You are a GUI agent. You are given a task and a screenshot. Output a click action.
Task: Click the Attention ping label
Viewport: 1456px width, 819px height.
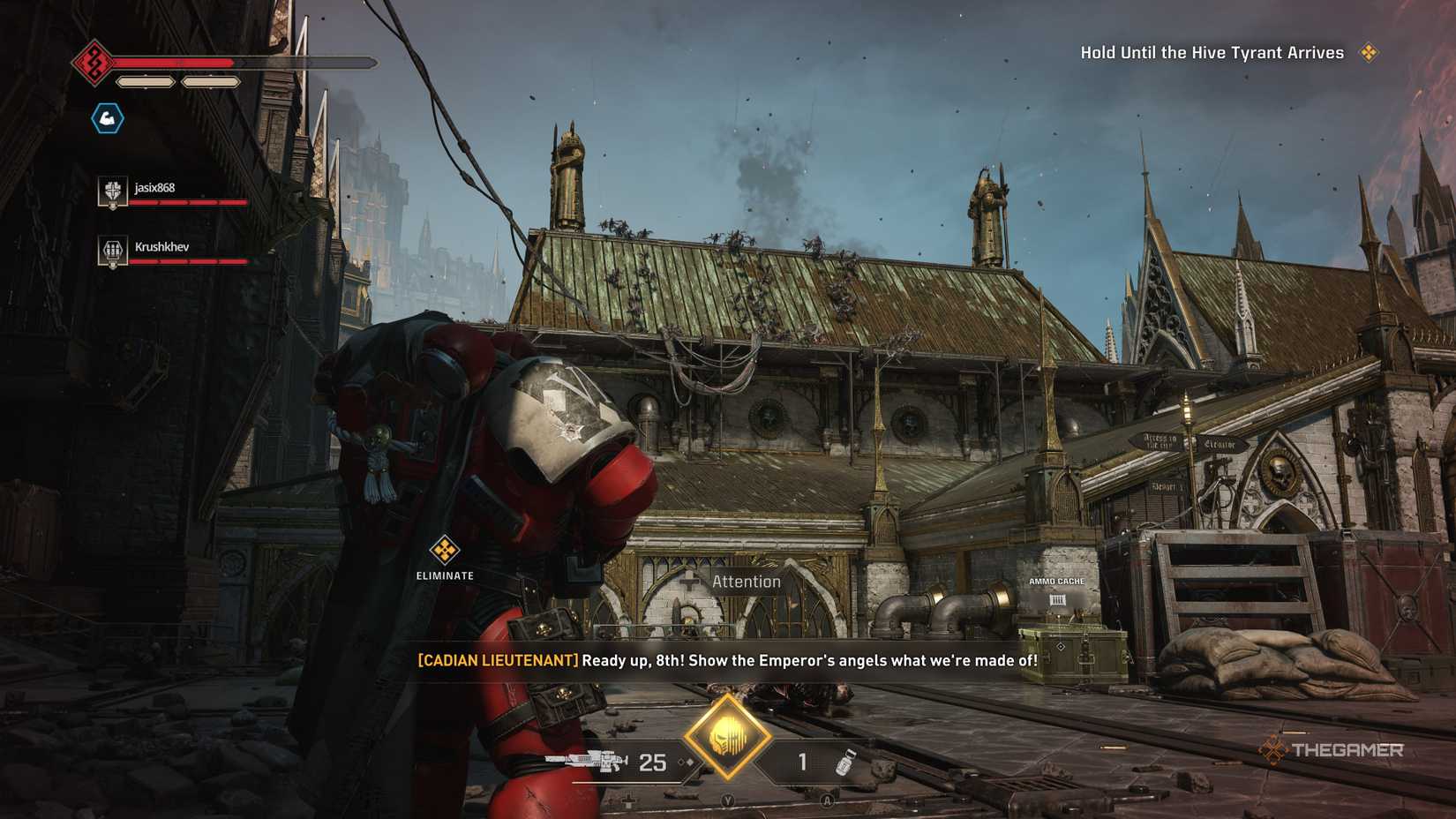point(746,582)
